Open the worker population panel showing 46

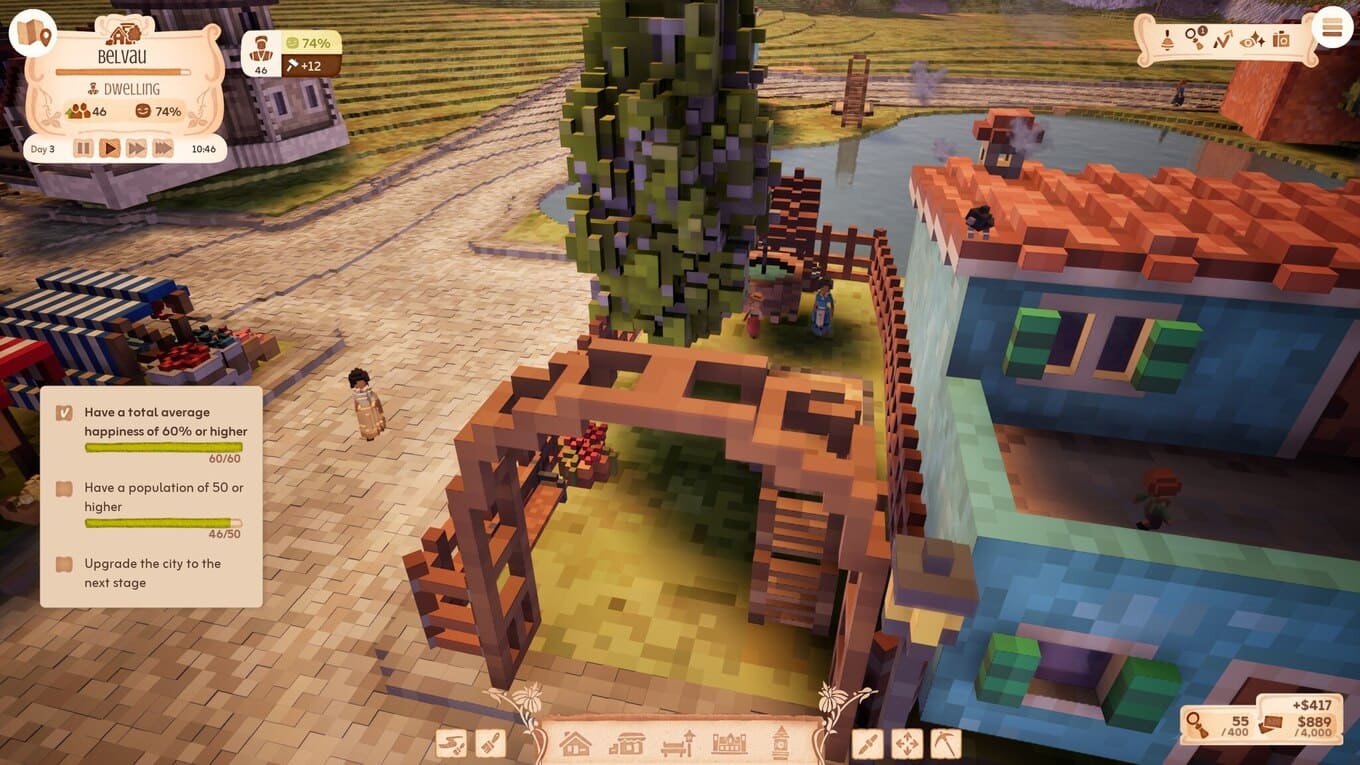pos(261,53)
